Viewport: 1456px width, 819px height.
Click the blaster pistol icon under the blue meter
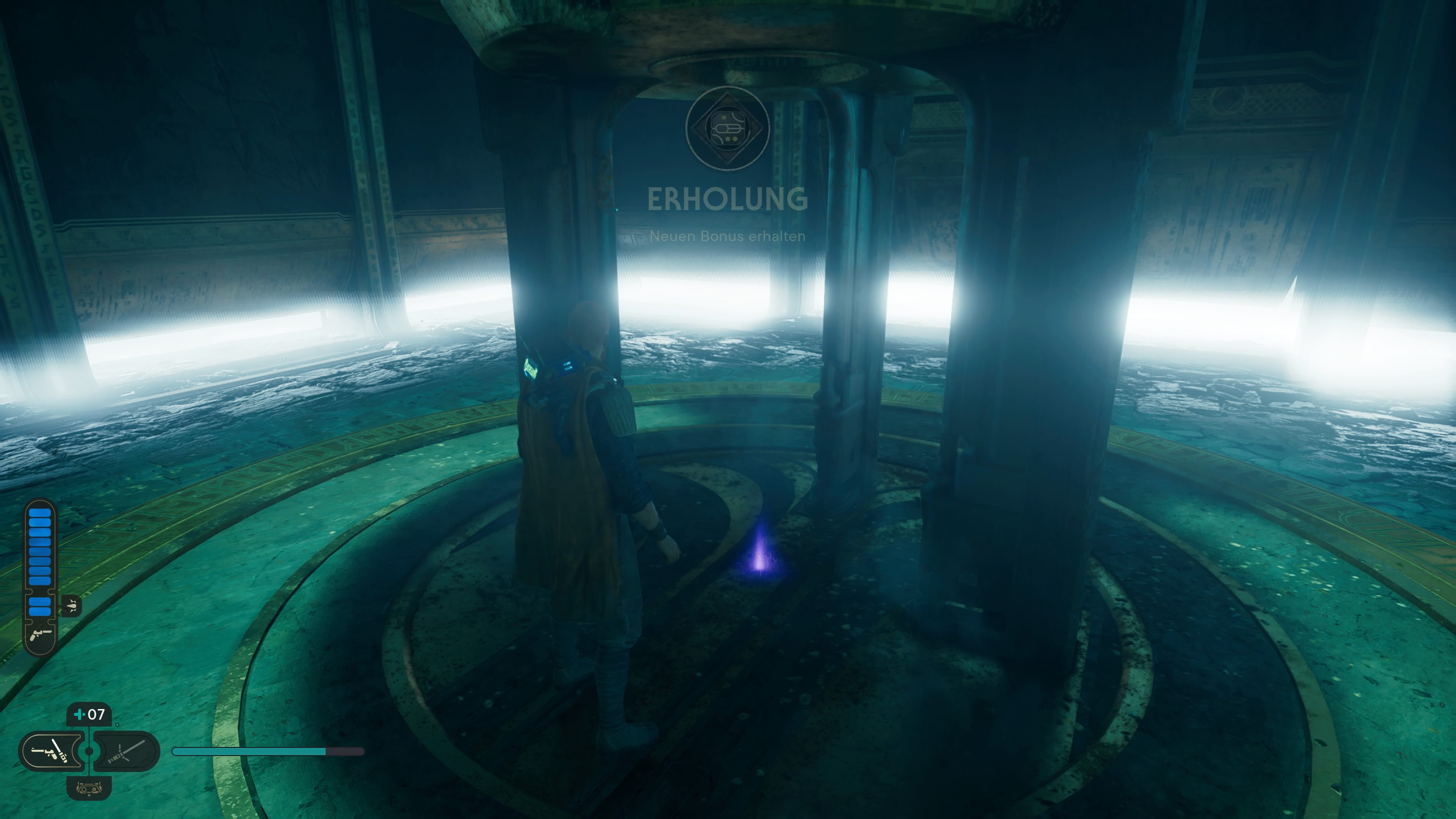tap(40, 634)
